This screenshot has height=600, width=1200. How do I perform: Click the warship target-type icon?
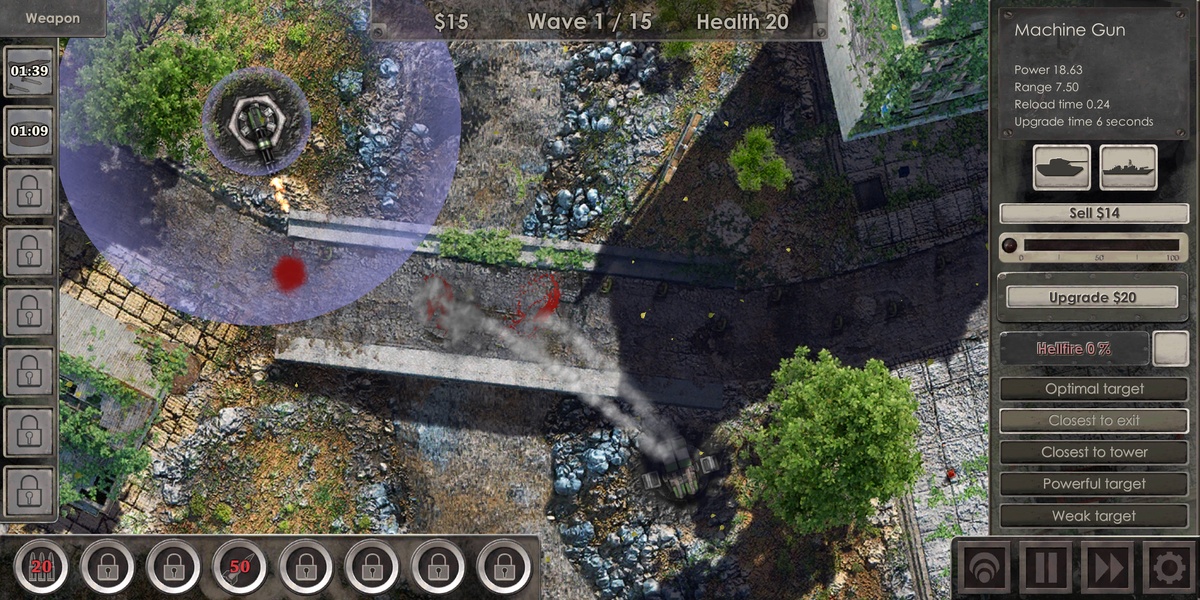pyautogui.click(x=1128, y=168)
